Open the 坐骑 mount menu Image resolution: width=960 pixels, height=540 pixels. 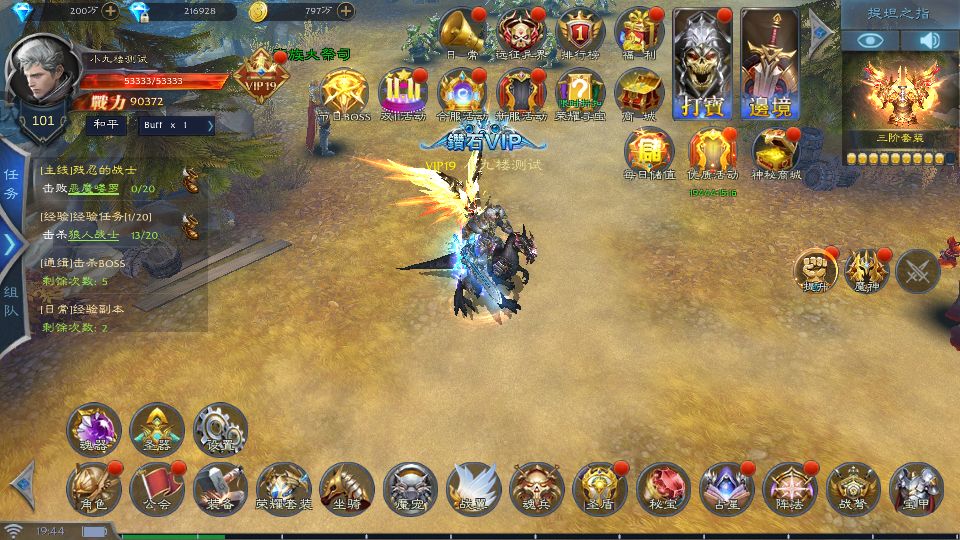point(347,488)
